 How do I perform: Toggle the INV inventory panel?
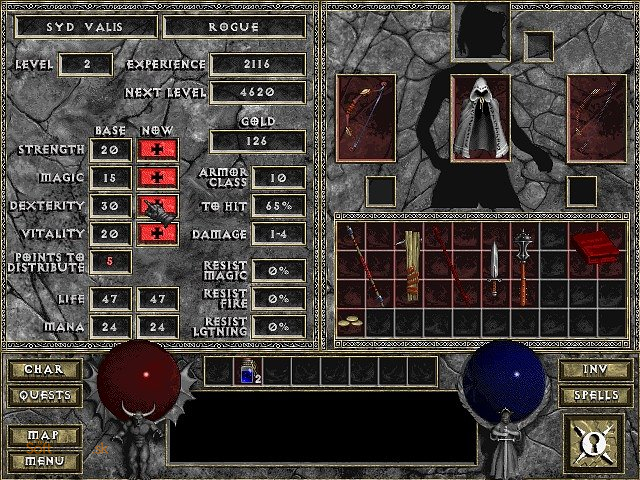[595, 370]
